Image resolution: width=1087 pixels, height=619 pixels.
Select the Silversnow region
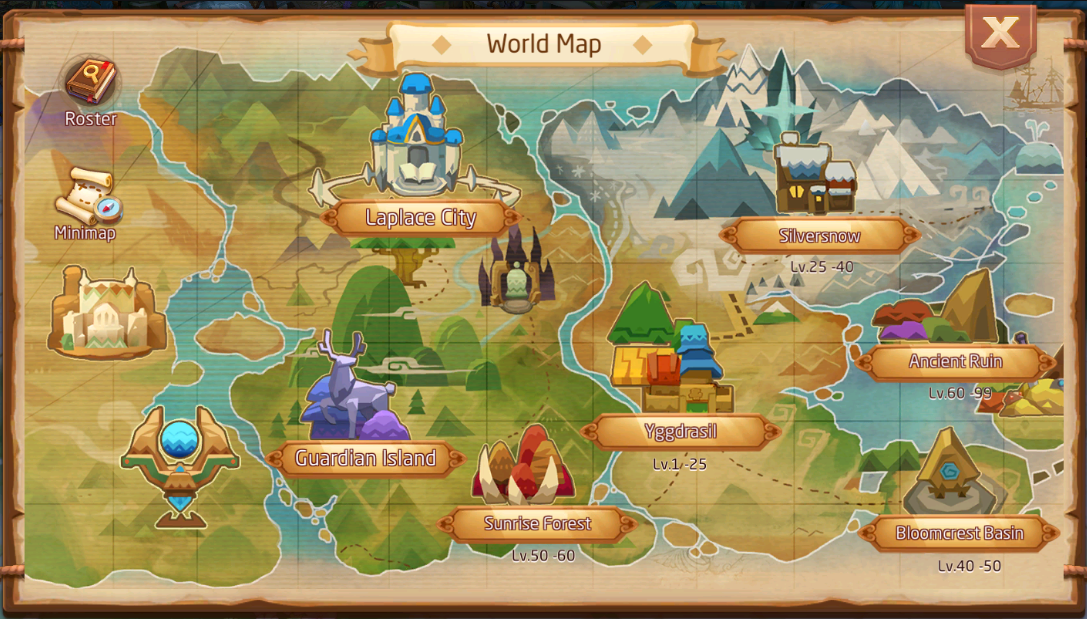pyautogui.click(x=819, y=236)
